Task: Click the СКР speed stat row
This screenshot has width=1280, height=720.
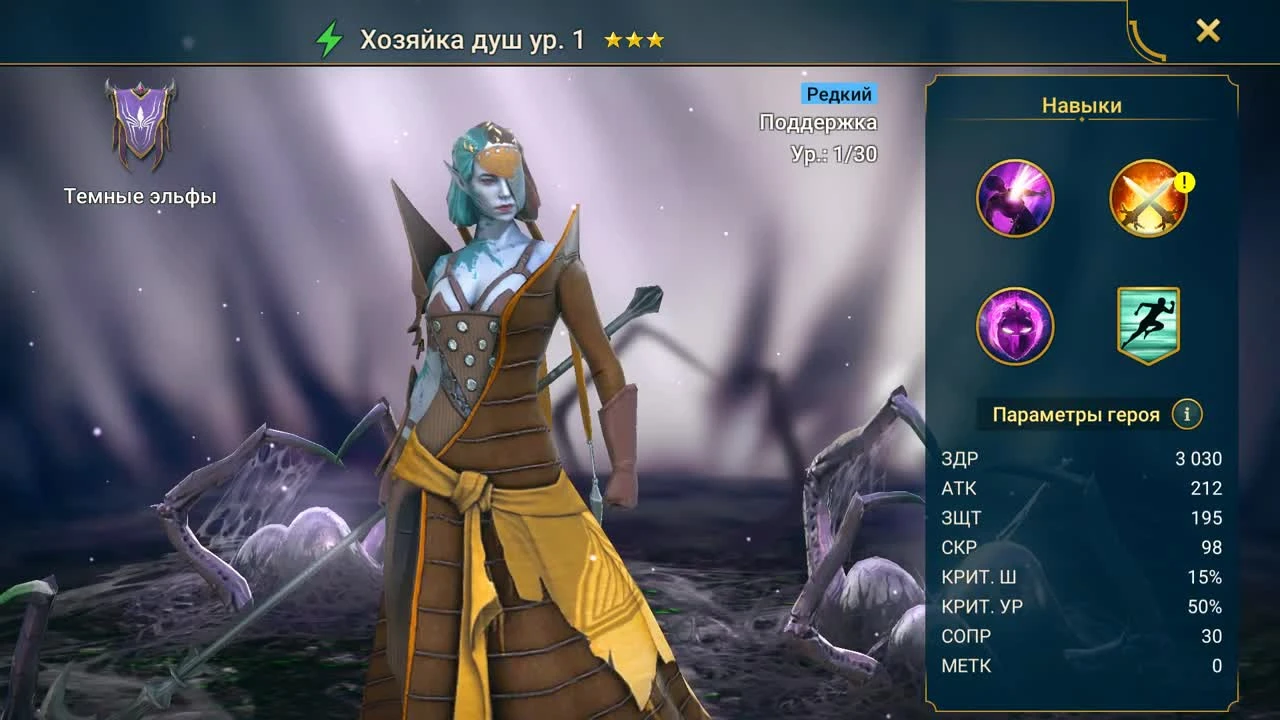Action: tap(1080, 547)
